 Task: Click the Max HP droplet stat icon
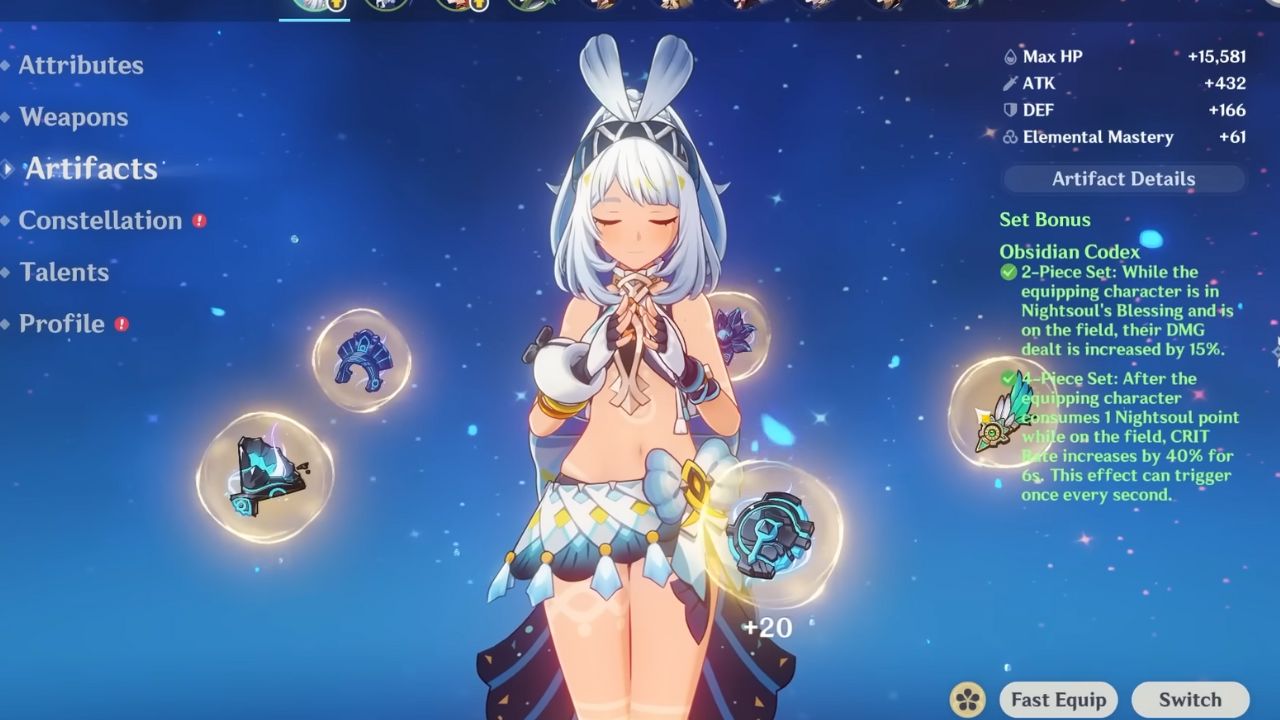click(1011, 56)
